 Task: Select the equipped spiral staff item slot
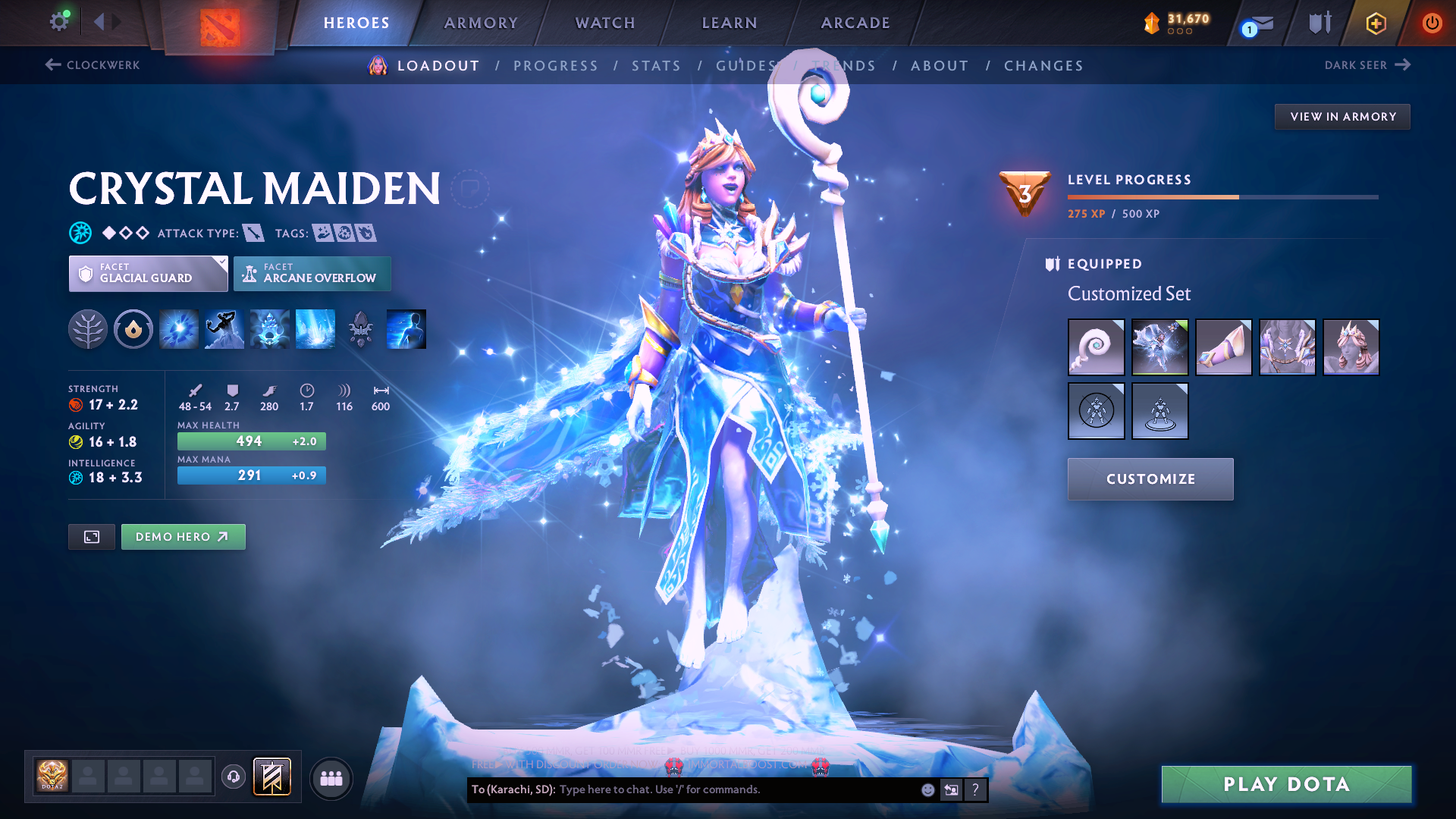pos(1096,347)
